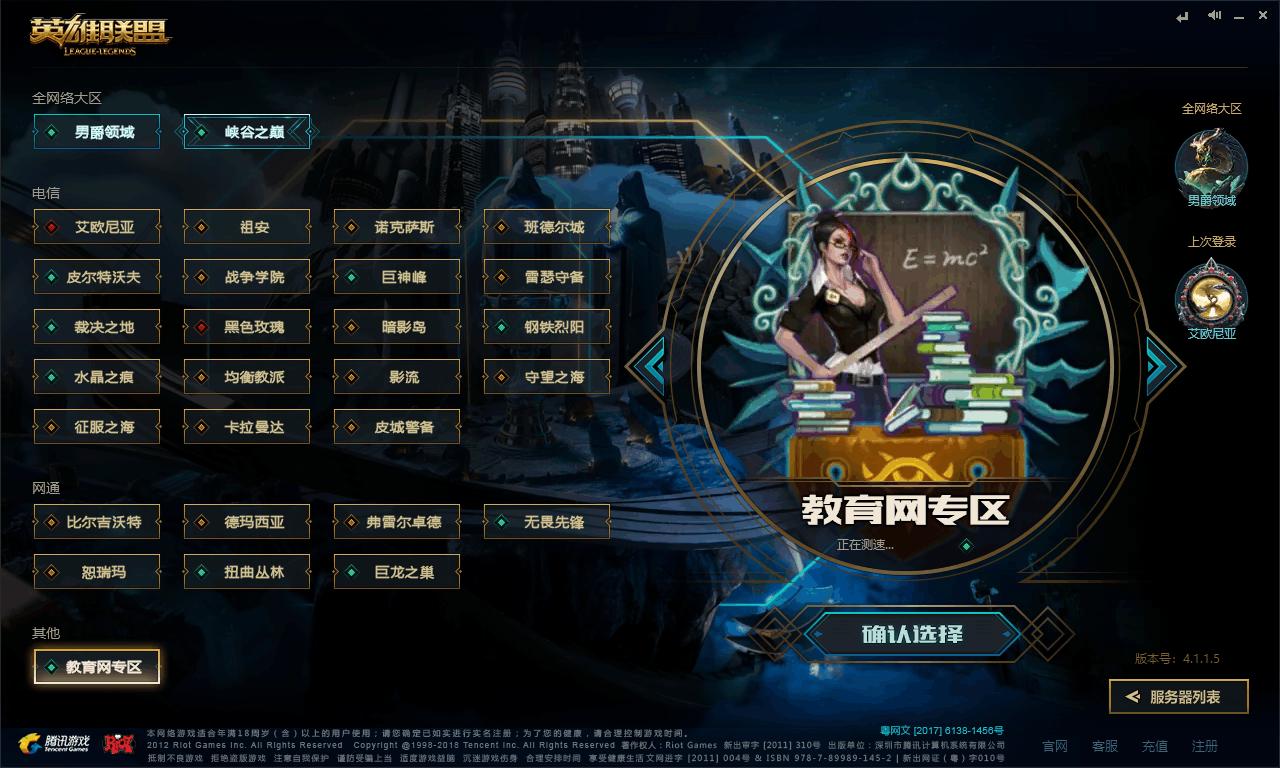Click the right arrow beside the server portrait
Screen dimensions: 1280x768
pyautogui.click(x=1160, y=367)
